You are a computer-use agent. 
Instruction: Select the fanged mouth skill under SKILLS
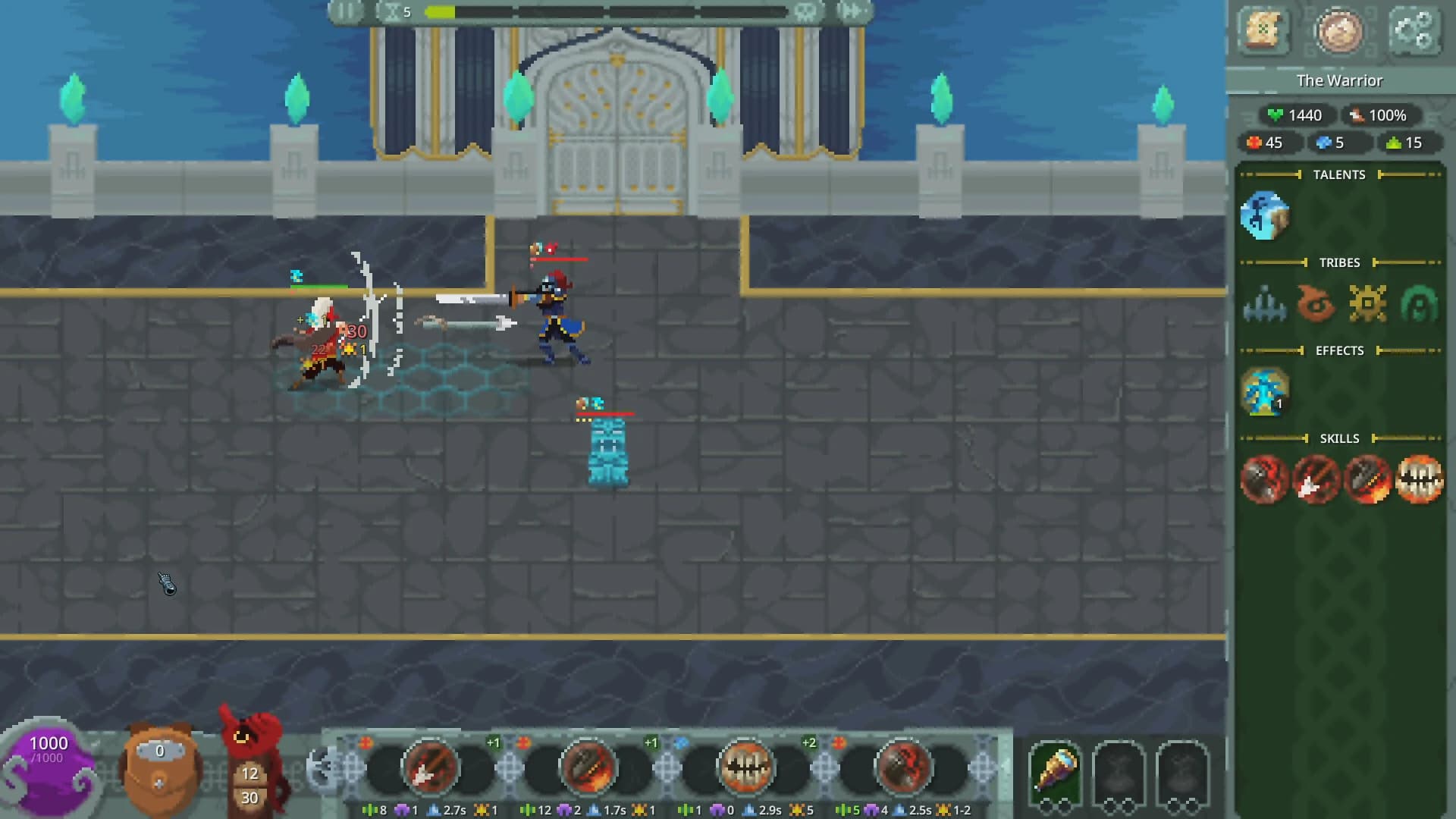coord(1420,479)
